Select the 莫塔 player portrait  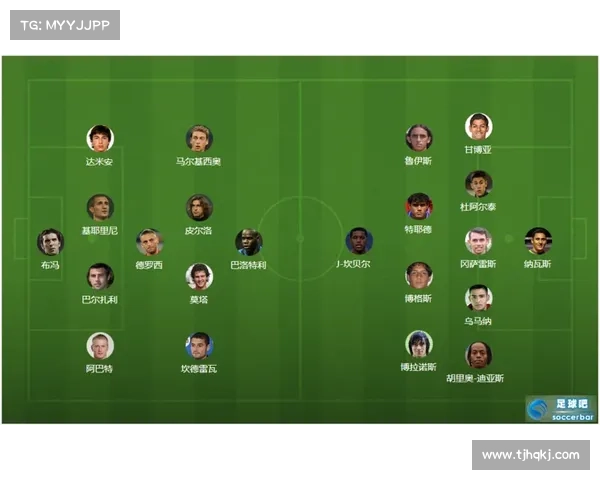click(x=199, y=276)
